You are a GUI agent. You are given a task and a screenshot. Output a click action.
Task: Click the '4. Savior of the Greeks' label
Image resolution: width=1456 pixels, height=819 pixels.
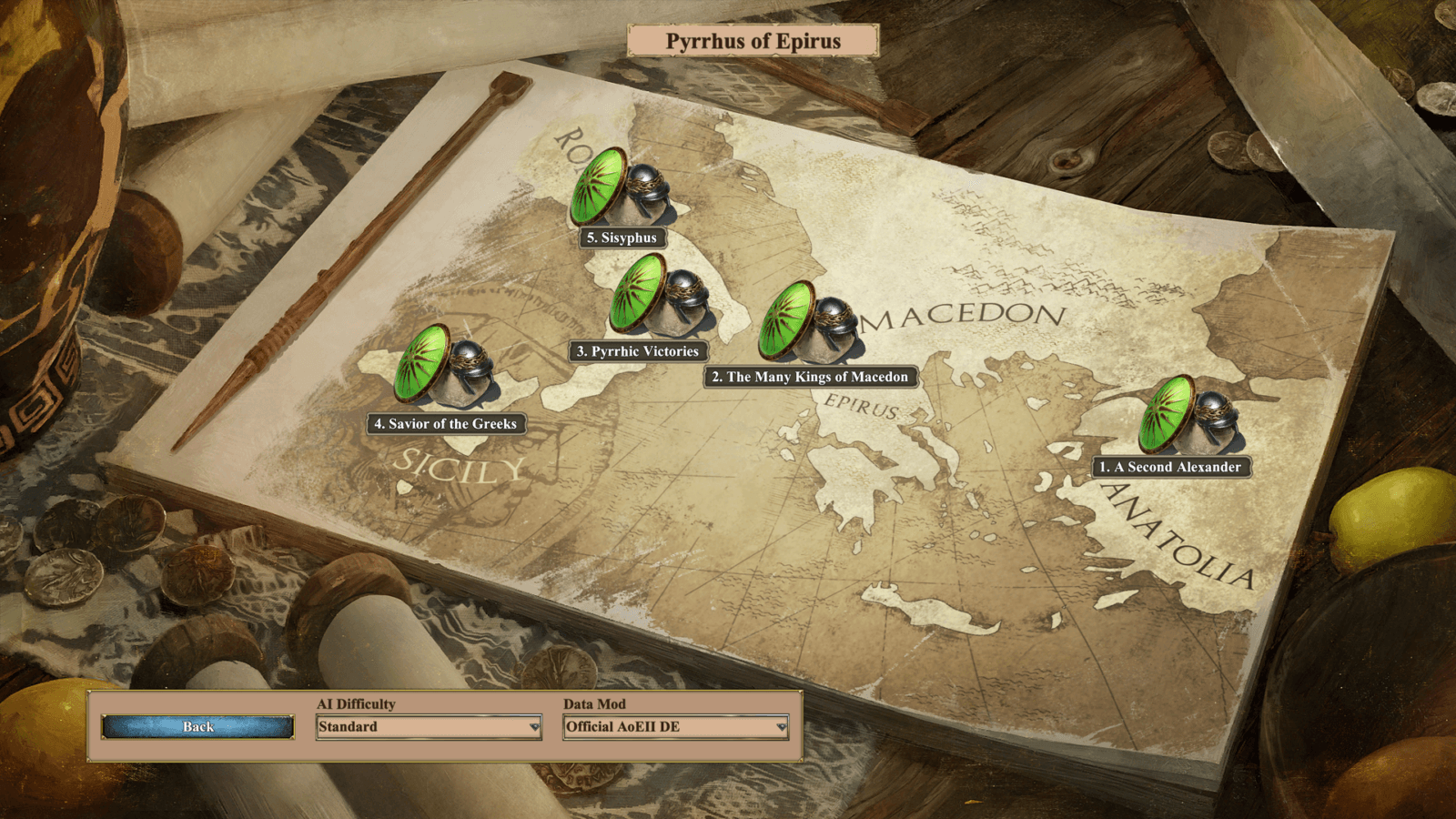[x=446, y=424]
